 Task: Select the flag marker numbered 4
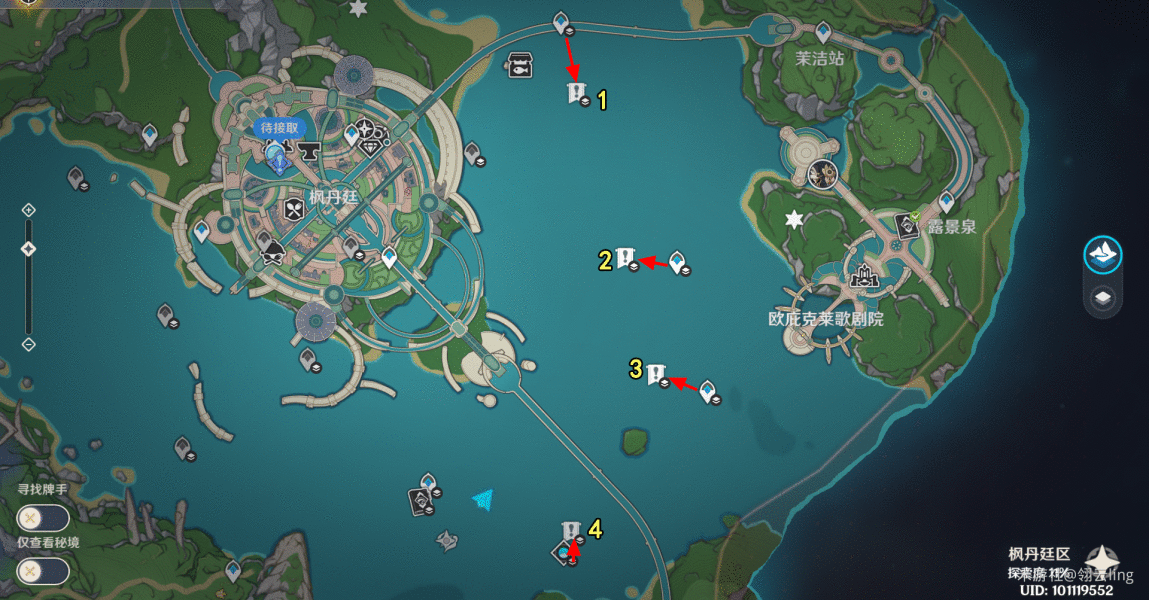tap(571, 531)
